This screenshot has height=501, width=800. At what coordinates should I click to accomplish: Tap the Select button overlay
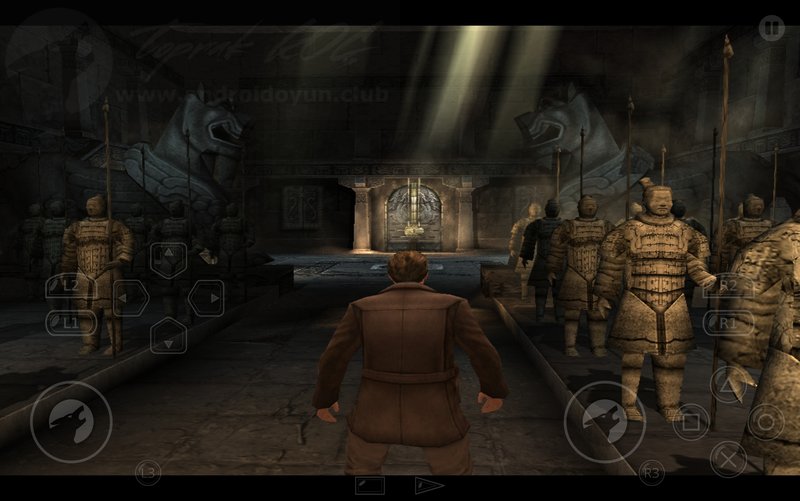(370, 486)
